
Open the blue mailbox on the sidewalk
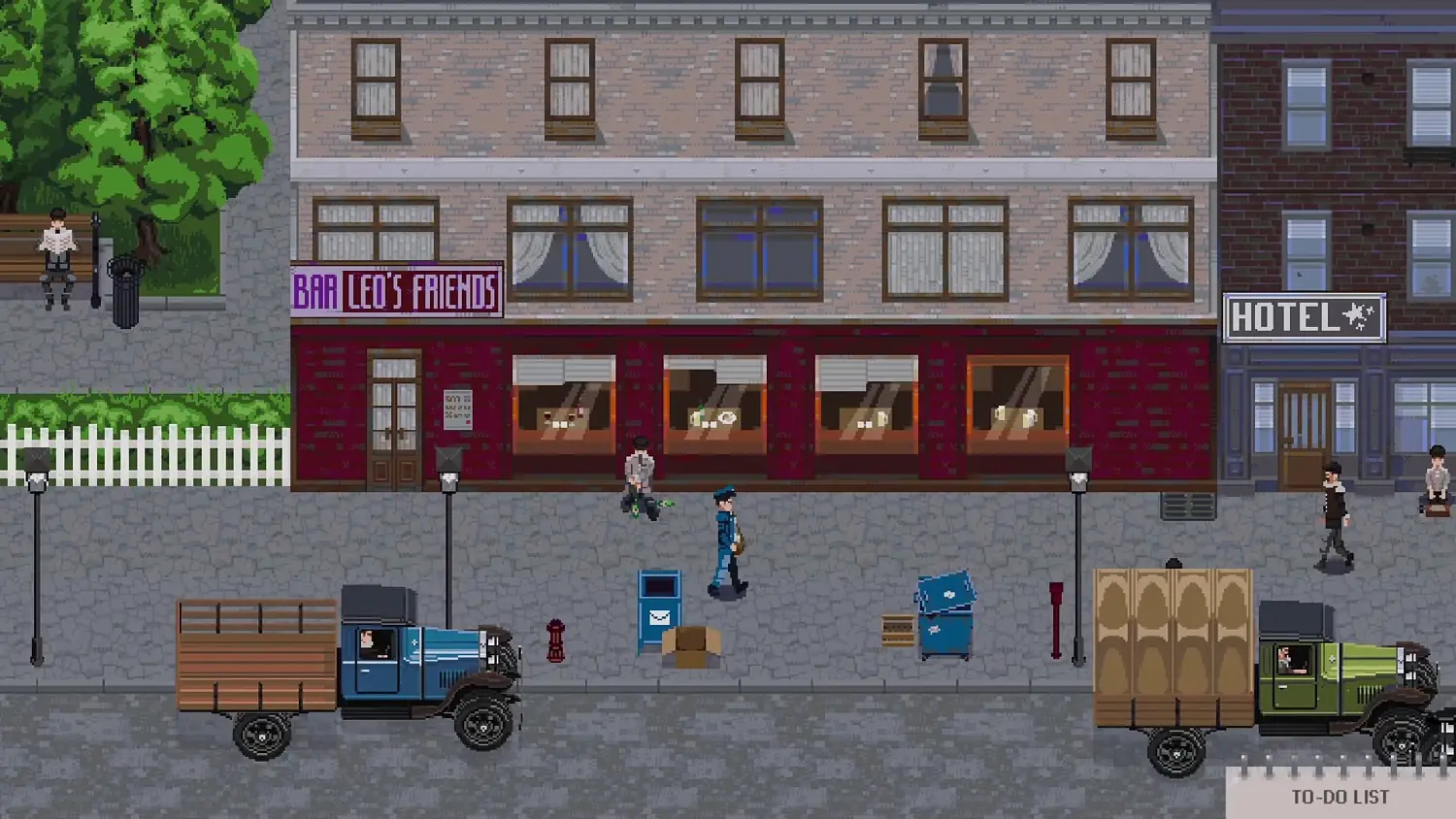tap(658, 606)
